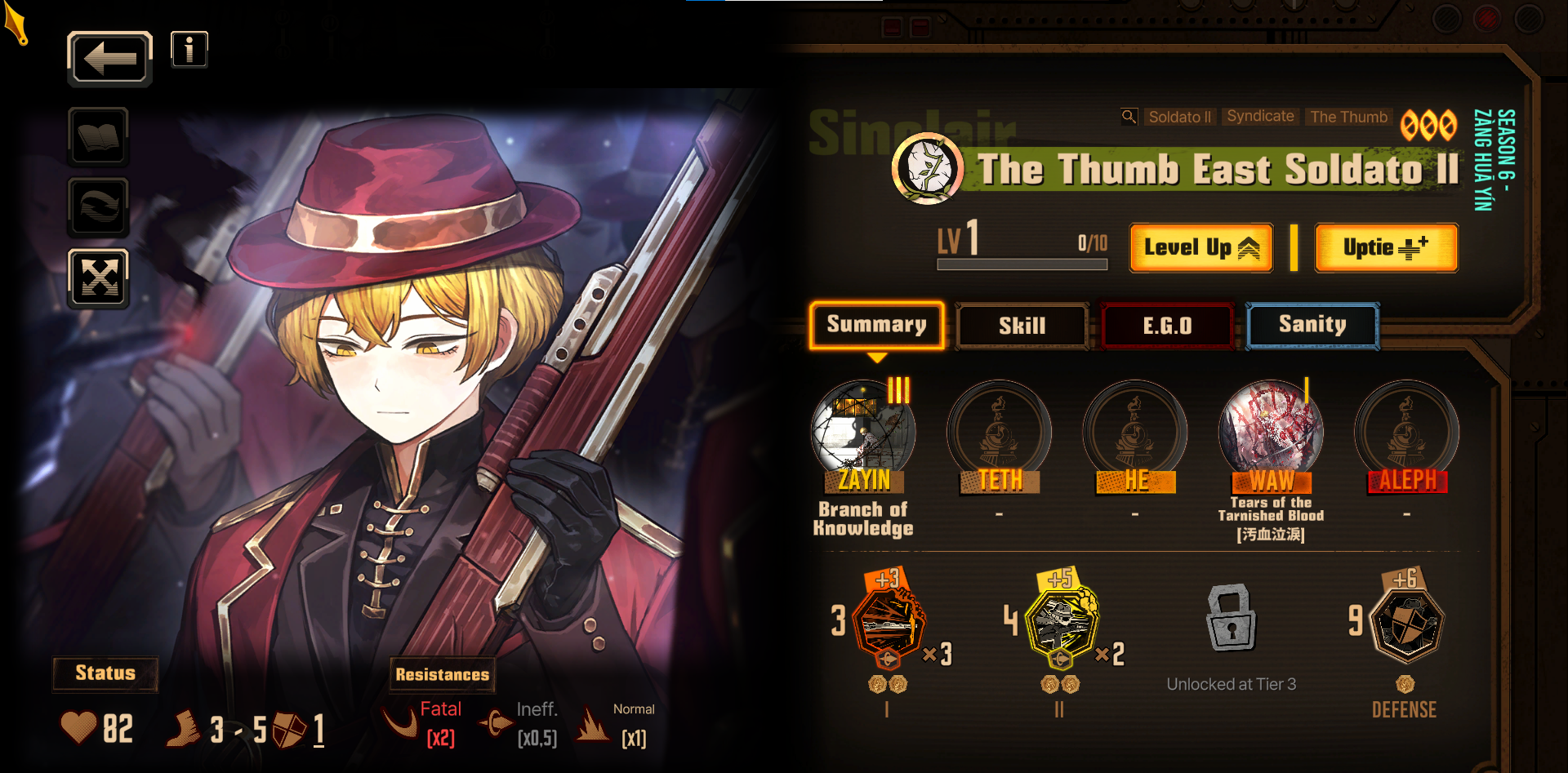Switch to the Sanity tab

click(1312, 325)
